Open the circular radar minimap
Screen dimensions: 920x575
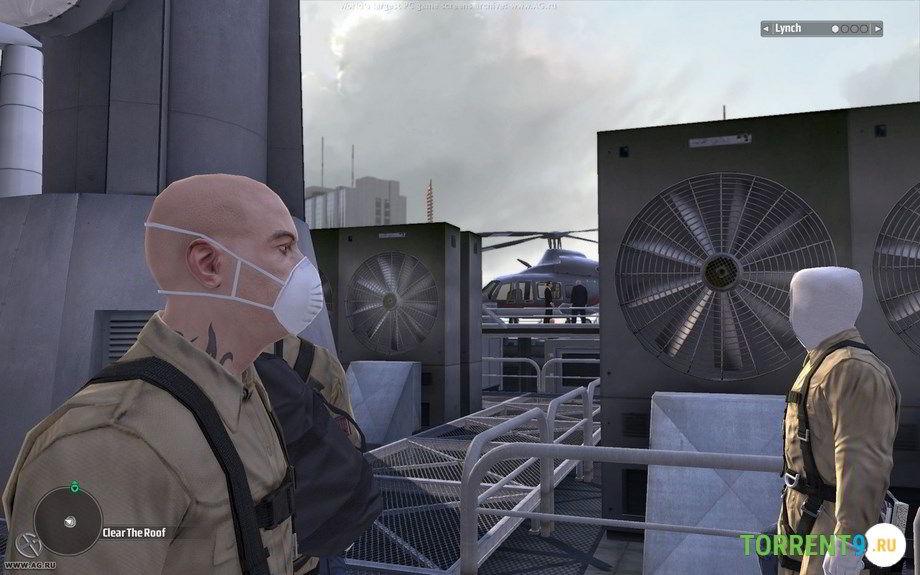68,521
